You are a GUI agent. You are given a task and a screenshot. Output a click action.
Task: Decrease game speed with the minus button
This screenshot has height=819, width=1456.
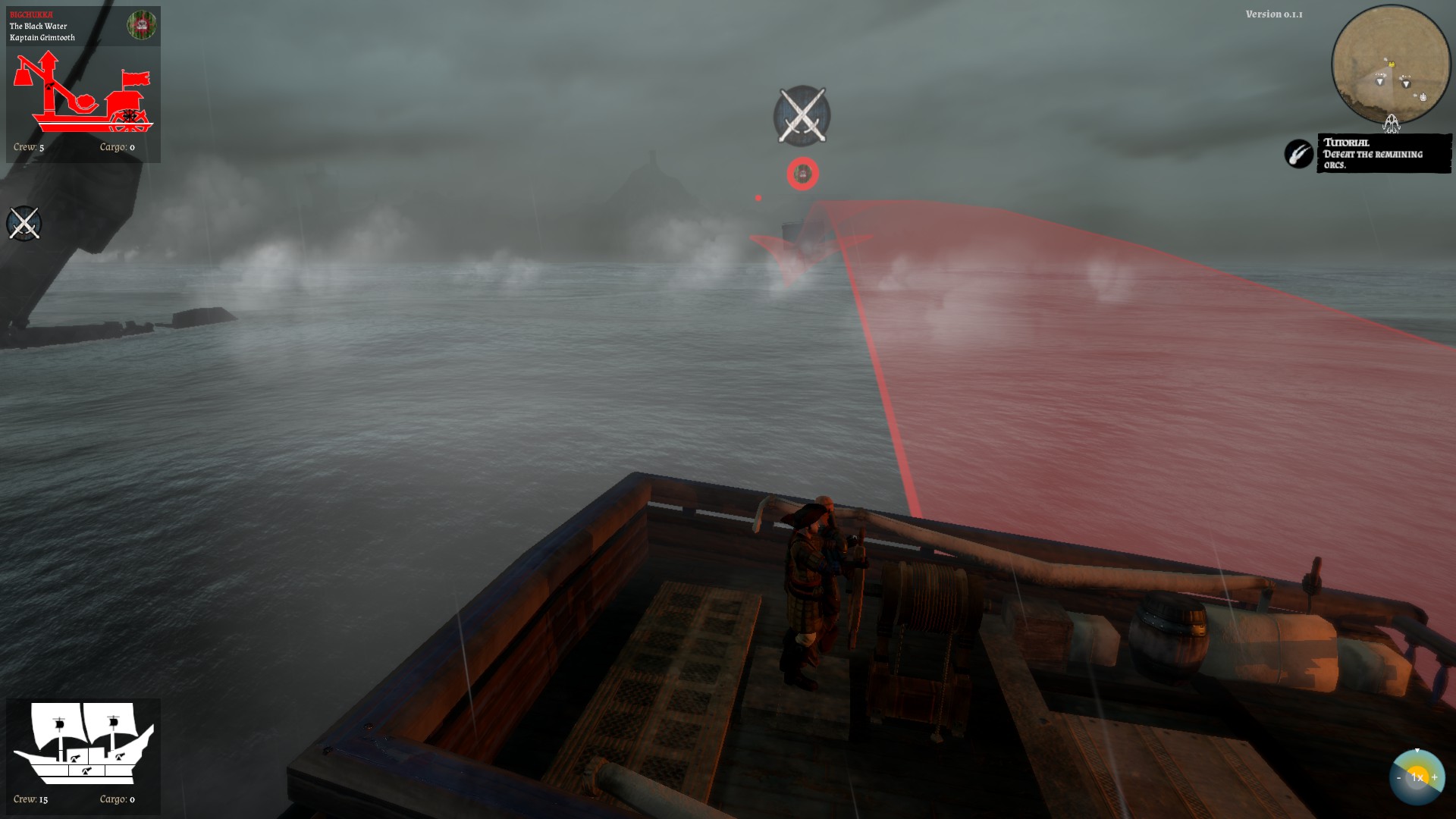[1399, 777]
